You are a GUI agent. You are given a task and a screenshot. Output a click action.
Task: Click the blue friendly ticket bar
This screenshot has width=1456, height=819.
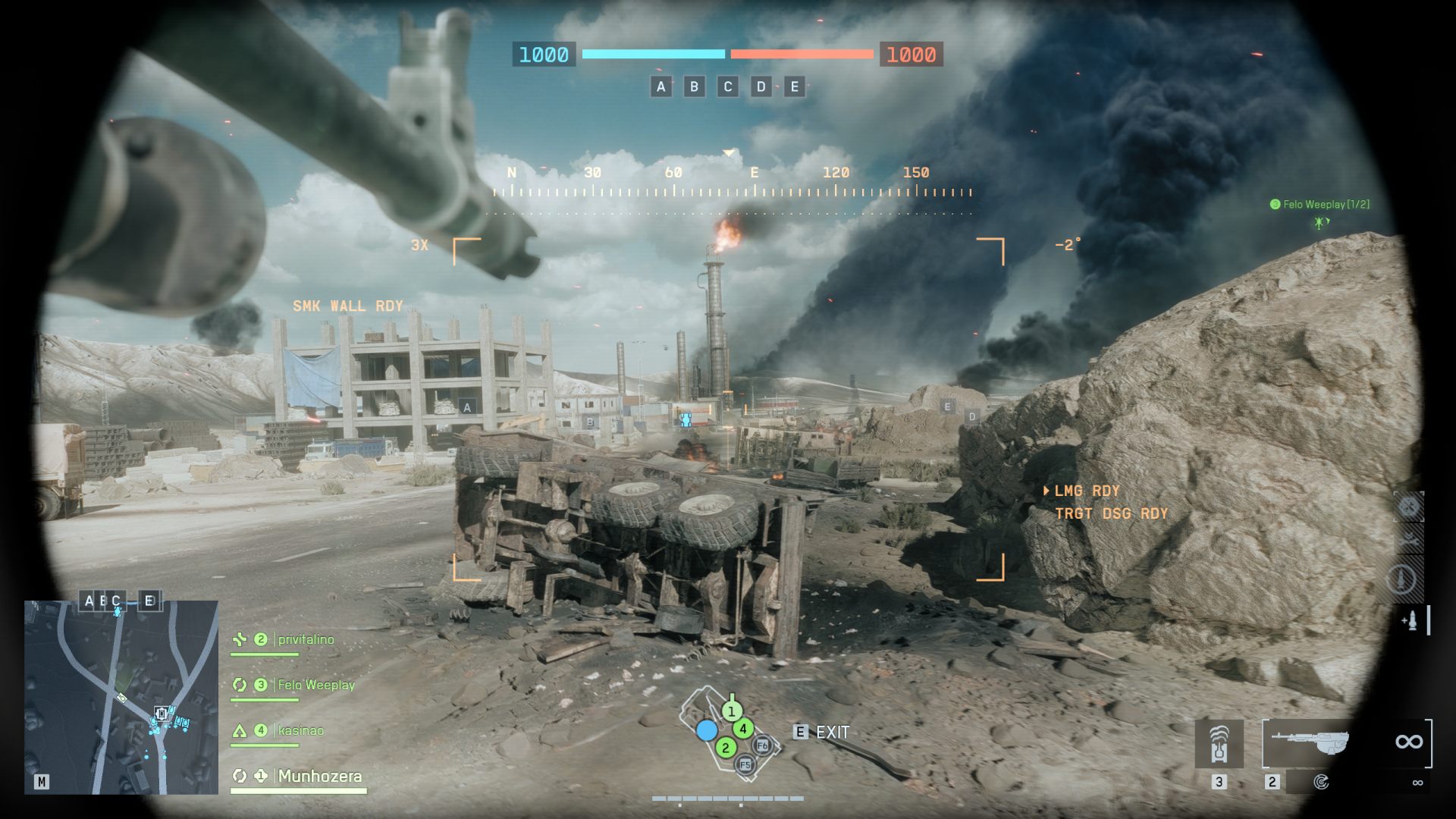(x=652, y=55)
